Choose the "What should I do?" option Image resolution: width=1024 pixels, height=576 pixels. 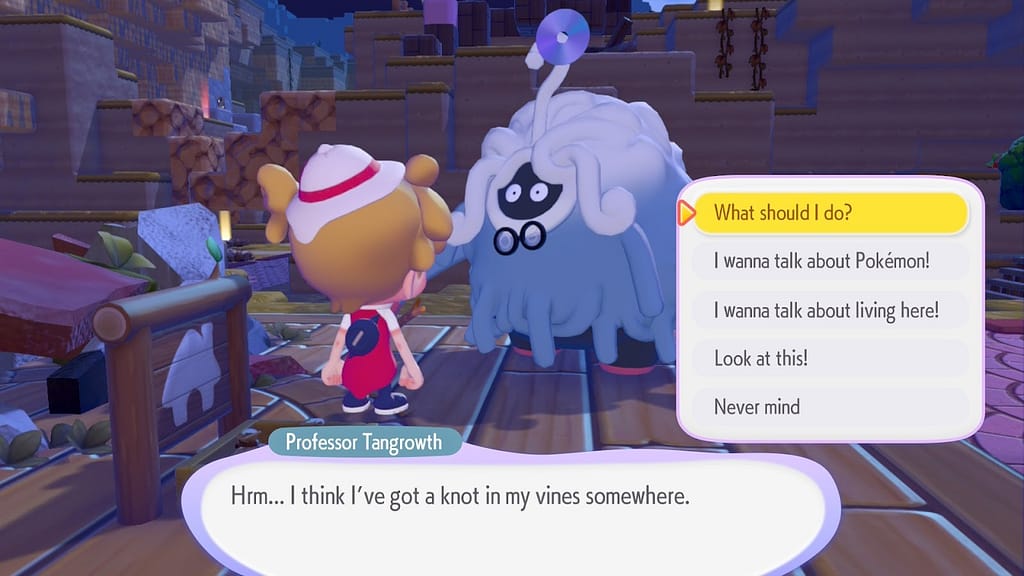point(830,213)
